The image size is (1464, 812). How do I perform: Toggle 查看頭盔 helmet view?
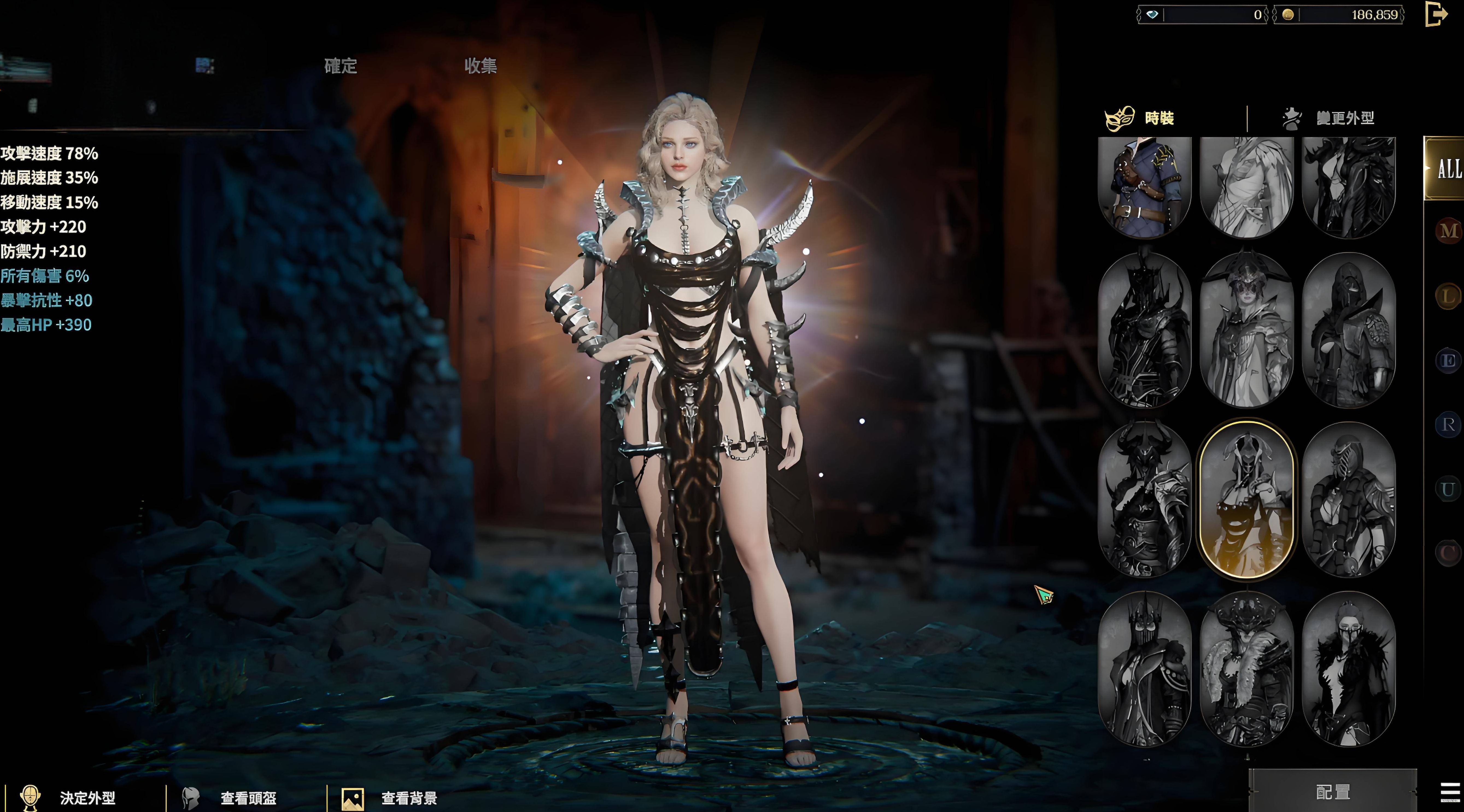(x=248, y=798)
